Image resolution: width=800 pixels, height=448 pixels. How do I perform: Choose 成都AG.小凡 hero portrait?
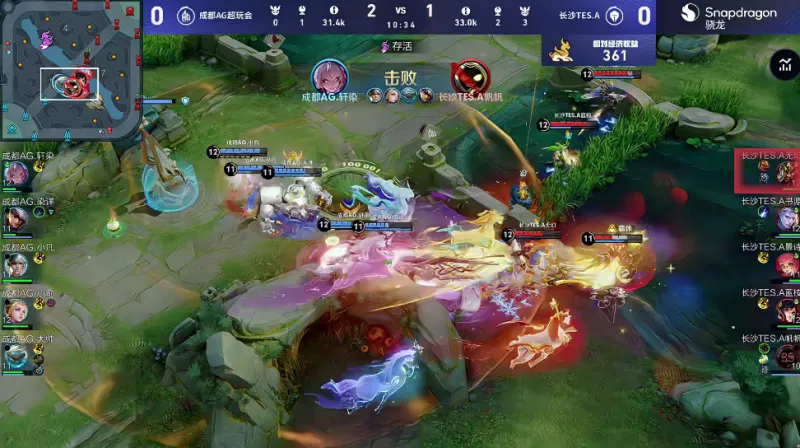tap(15, 265)
